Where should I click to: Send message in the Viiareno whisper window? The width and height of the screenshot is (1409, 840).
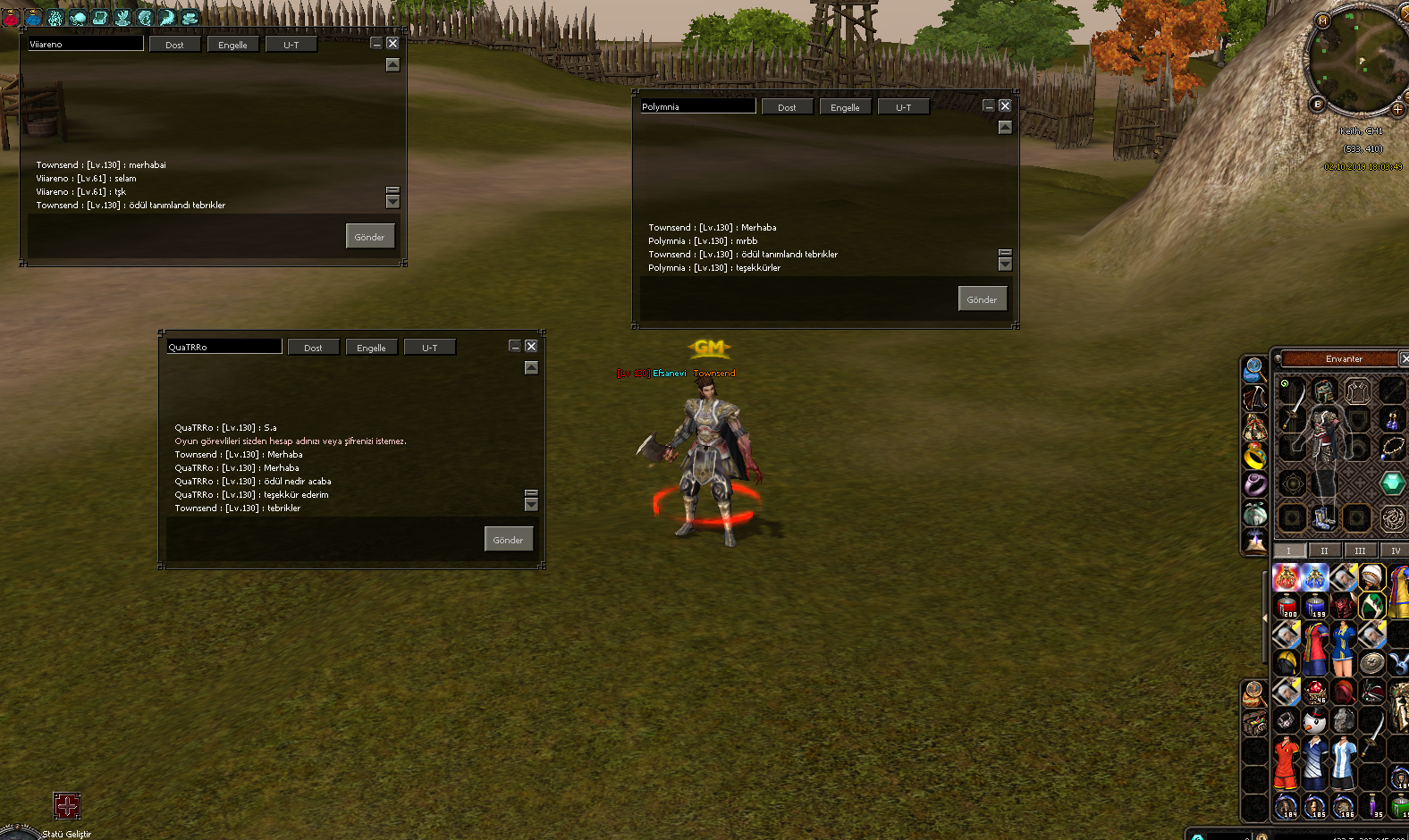click(369, 237)
